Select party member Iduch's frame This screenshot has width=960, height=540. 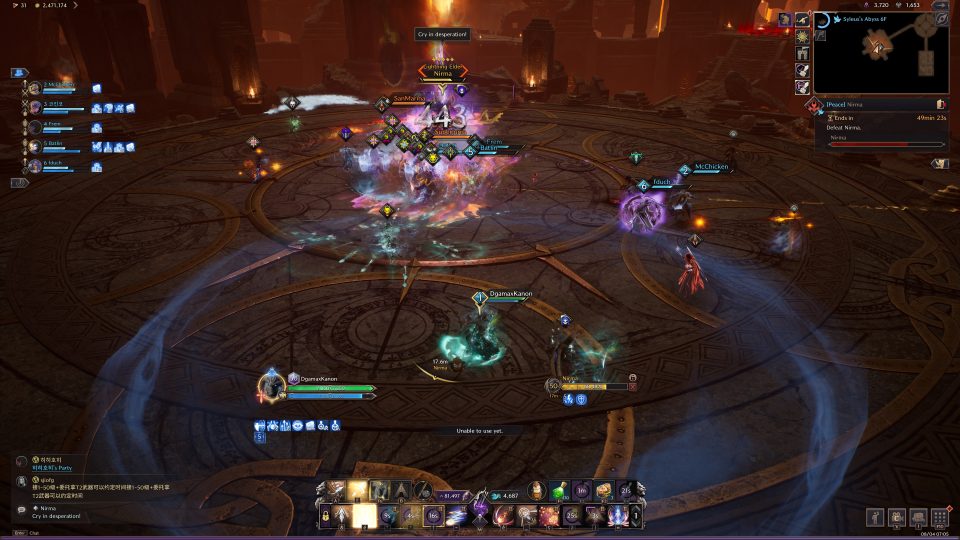point(55,165)
